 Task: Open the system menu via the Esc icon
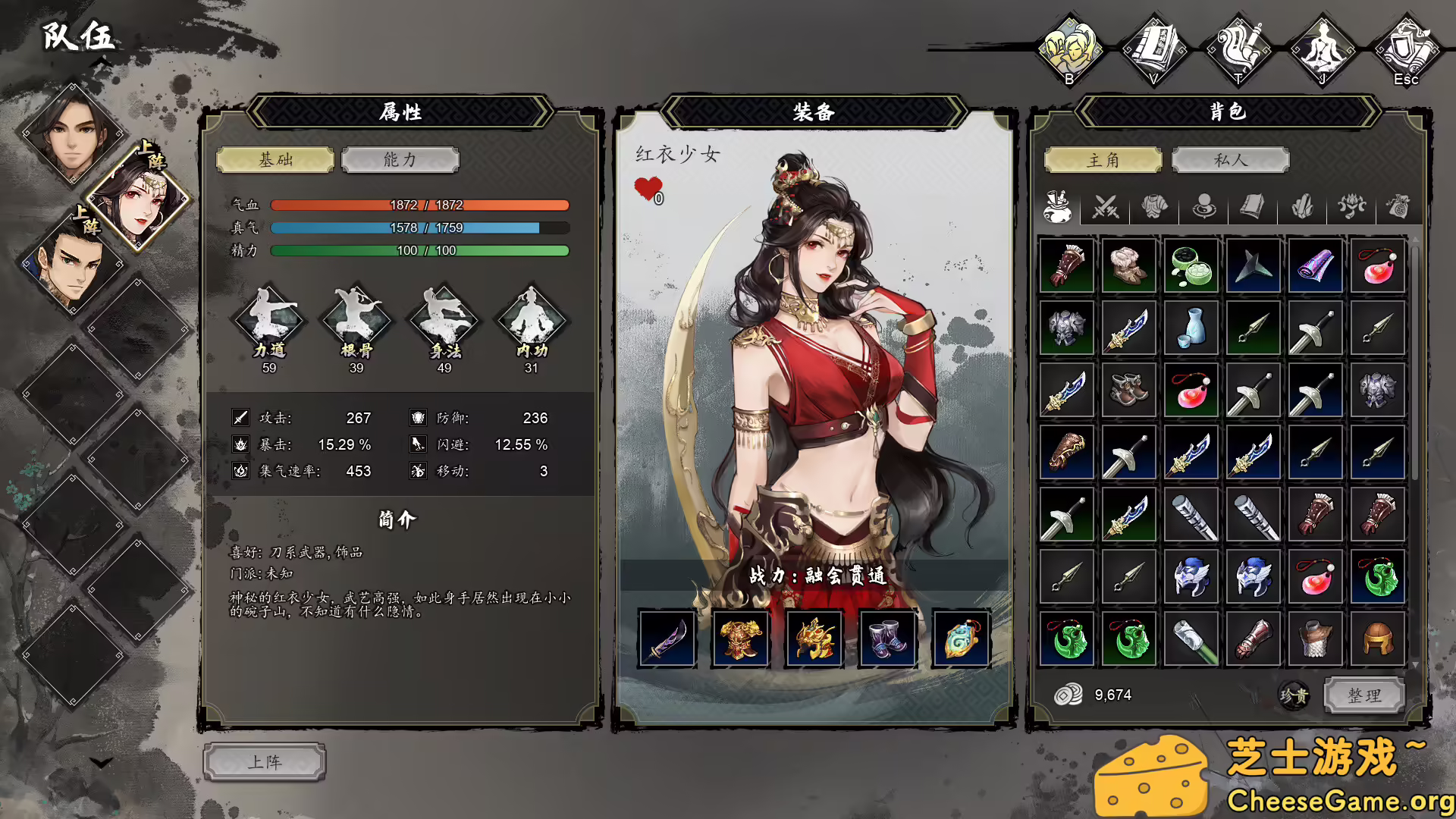click(1407, 45)
